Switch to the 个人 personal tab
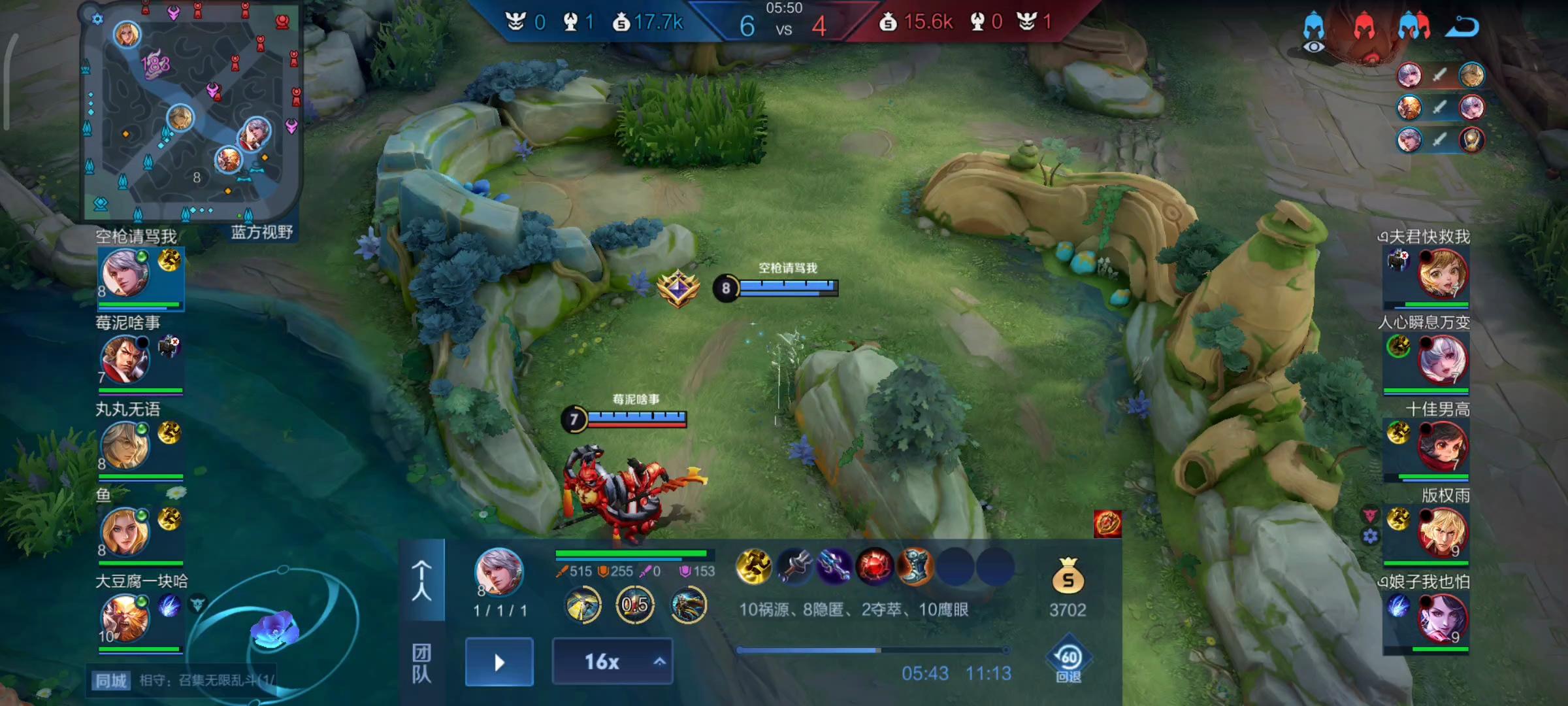The image size is (1568, 706). click(421, 580)
